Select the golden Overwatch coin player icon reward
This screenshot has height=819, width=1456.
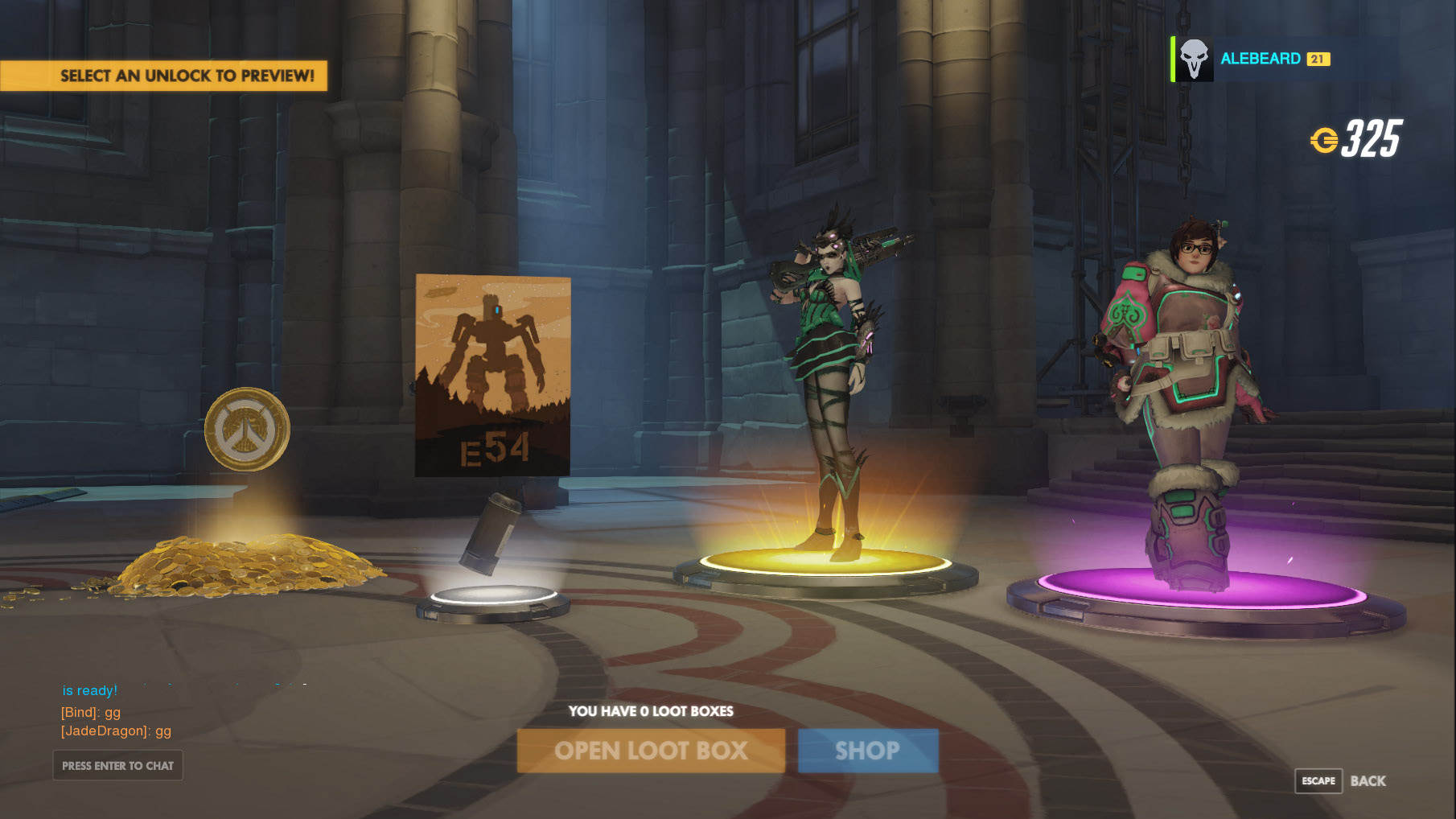244,429
